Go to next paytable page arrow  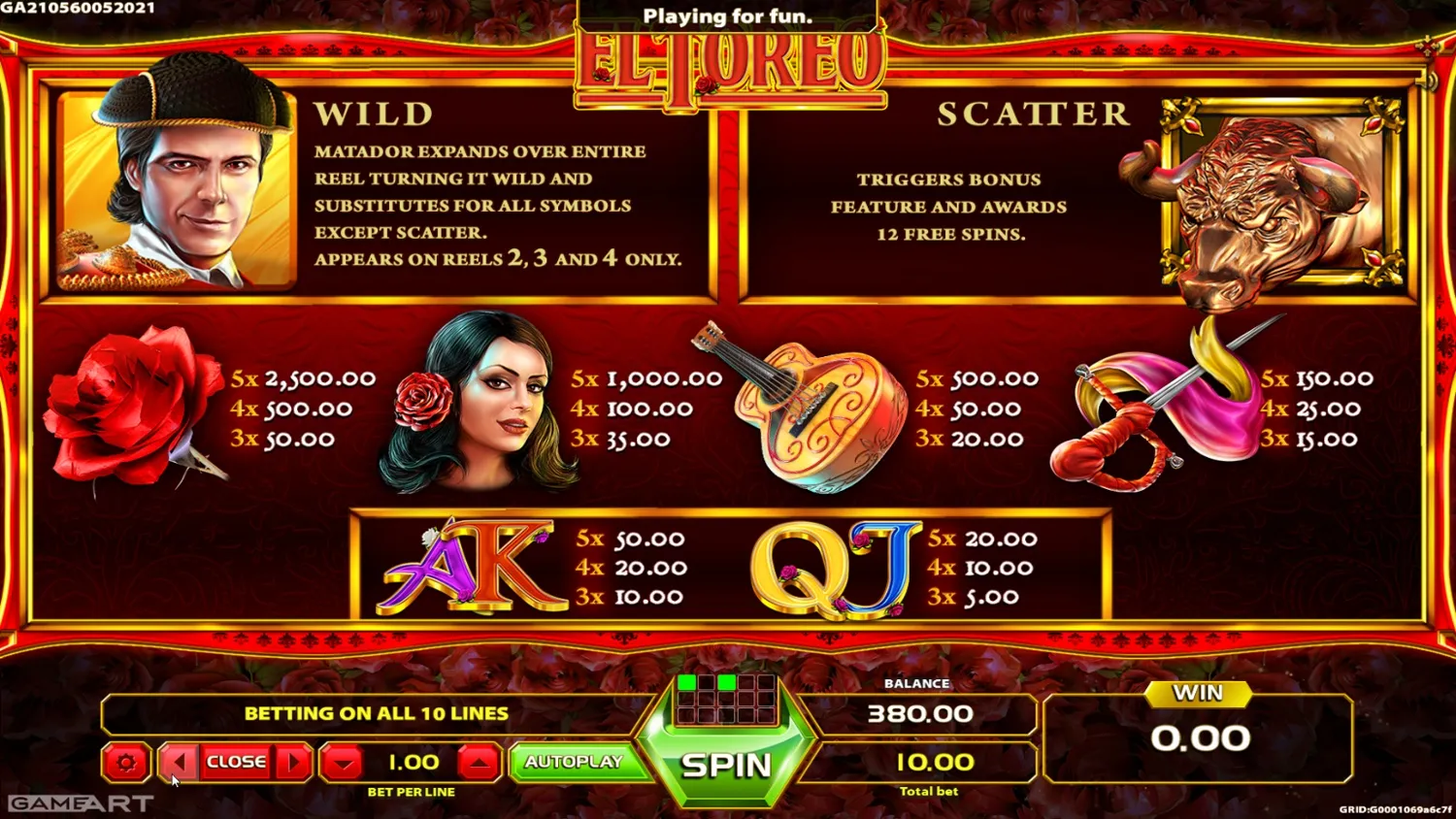[x=293, y=763]
